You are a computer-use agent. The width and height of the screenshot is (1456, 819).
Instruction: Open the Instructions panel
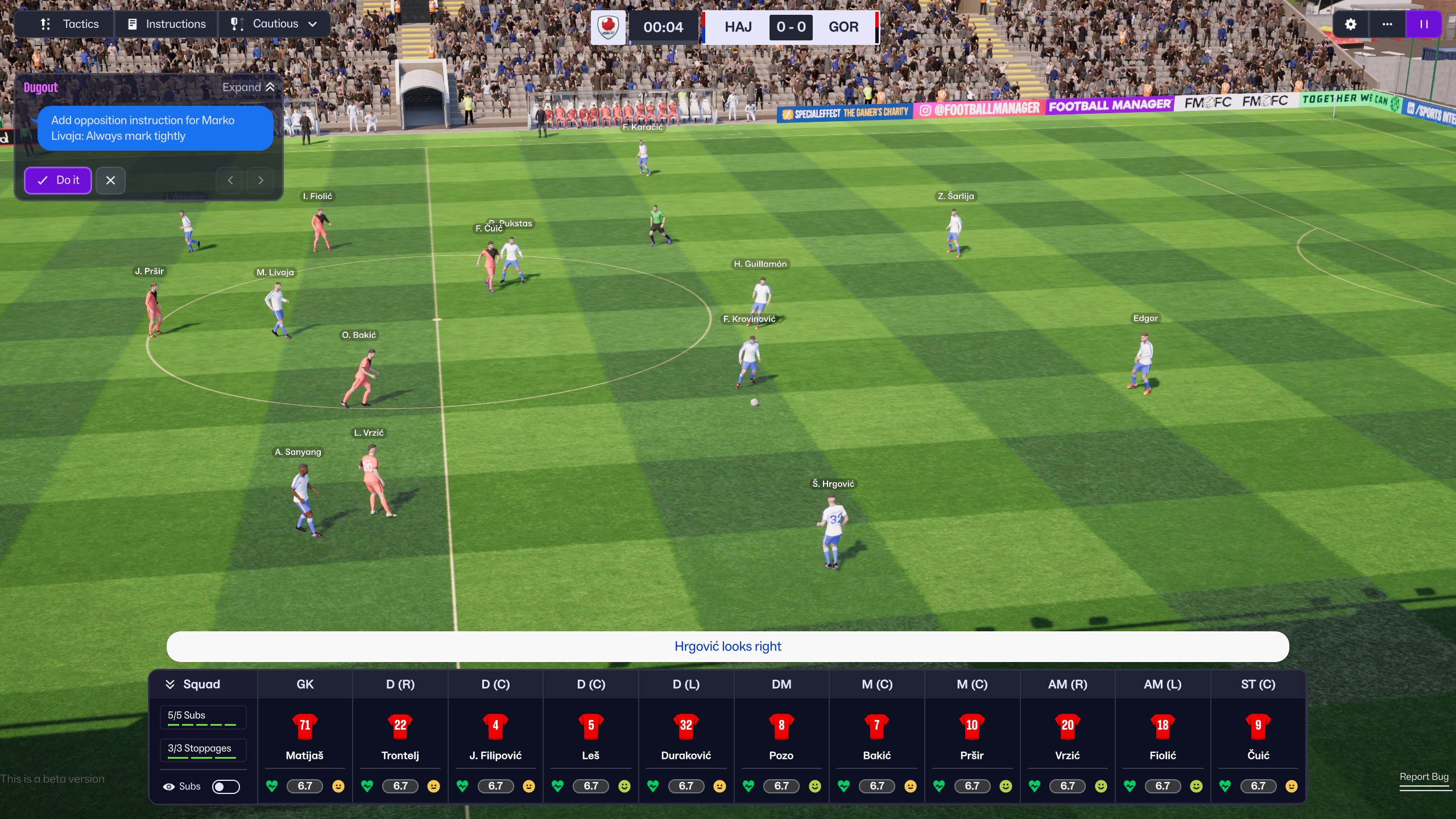[x=167, y=24]
